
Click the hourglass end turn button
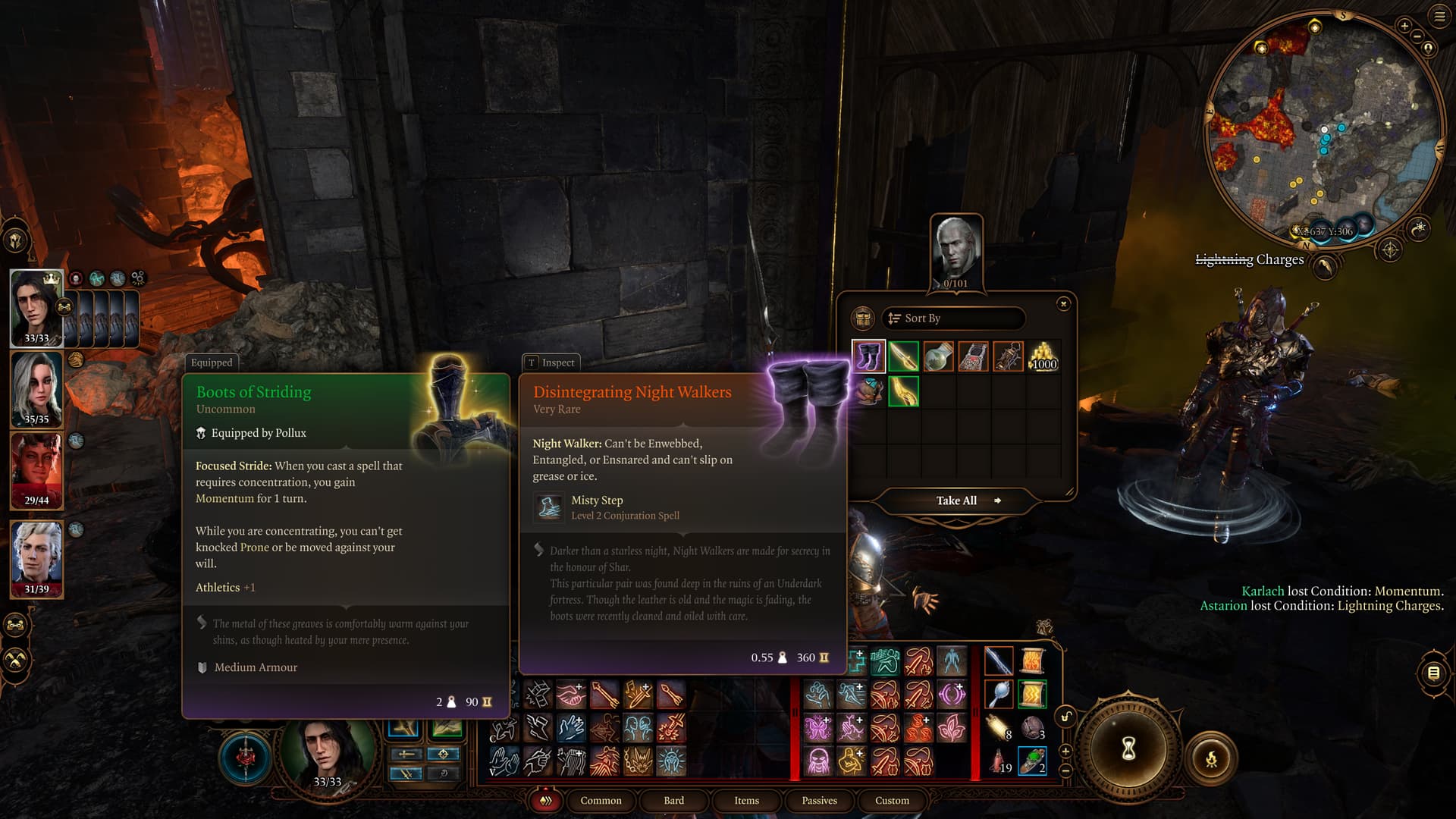[x=1128, y=749]
